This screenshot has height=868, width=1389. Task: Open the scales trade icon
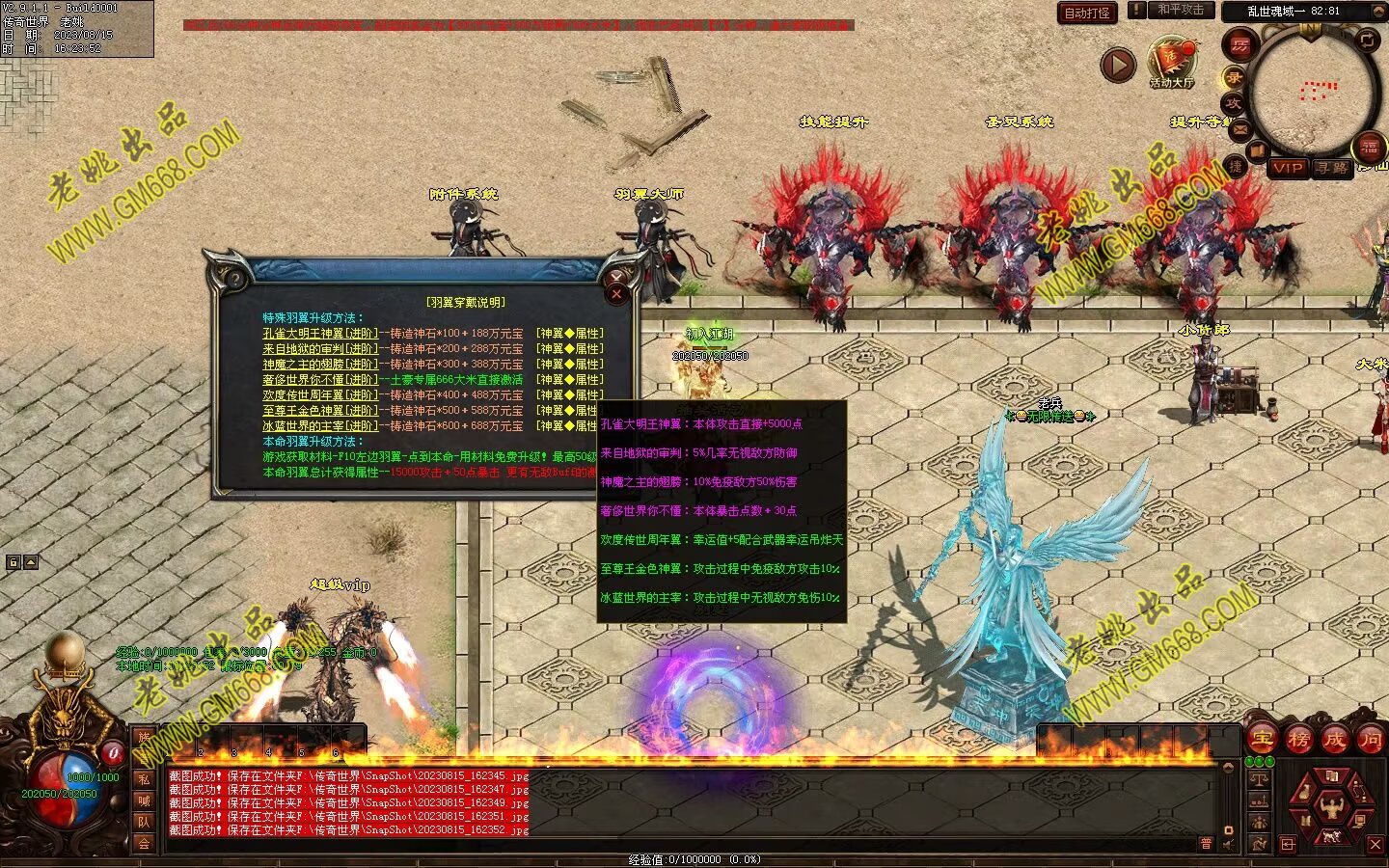1258,777
